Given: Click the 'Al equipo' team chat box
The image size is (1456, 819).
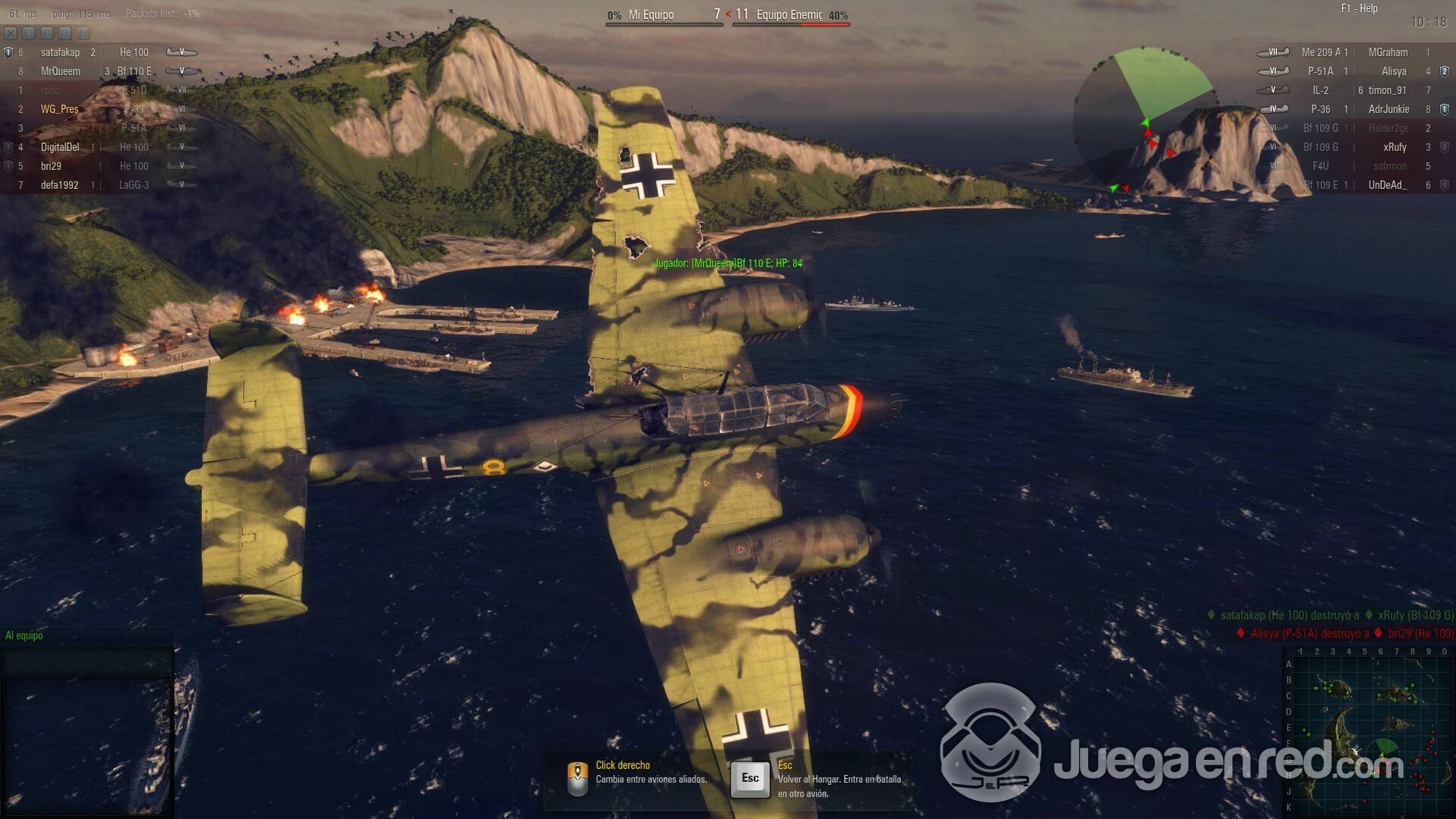Looking at the screenshot, I should [87, 661].
